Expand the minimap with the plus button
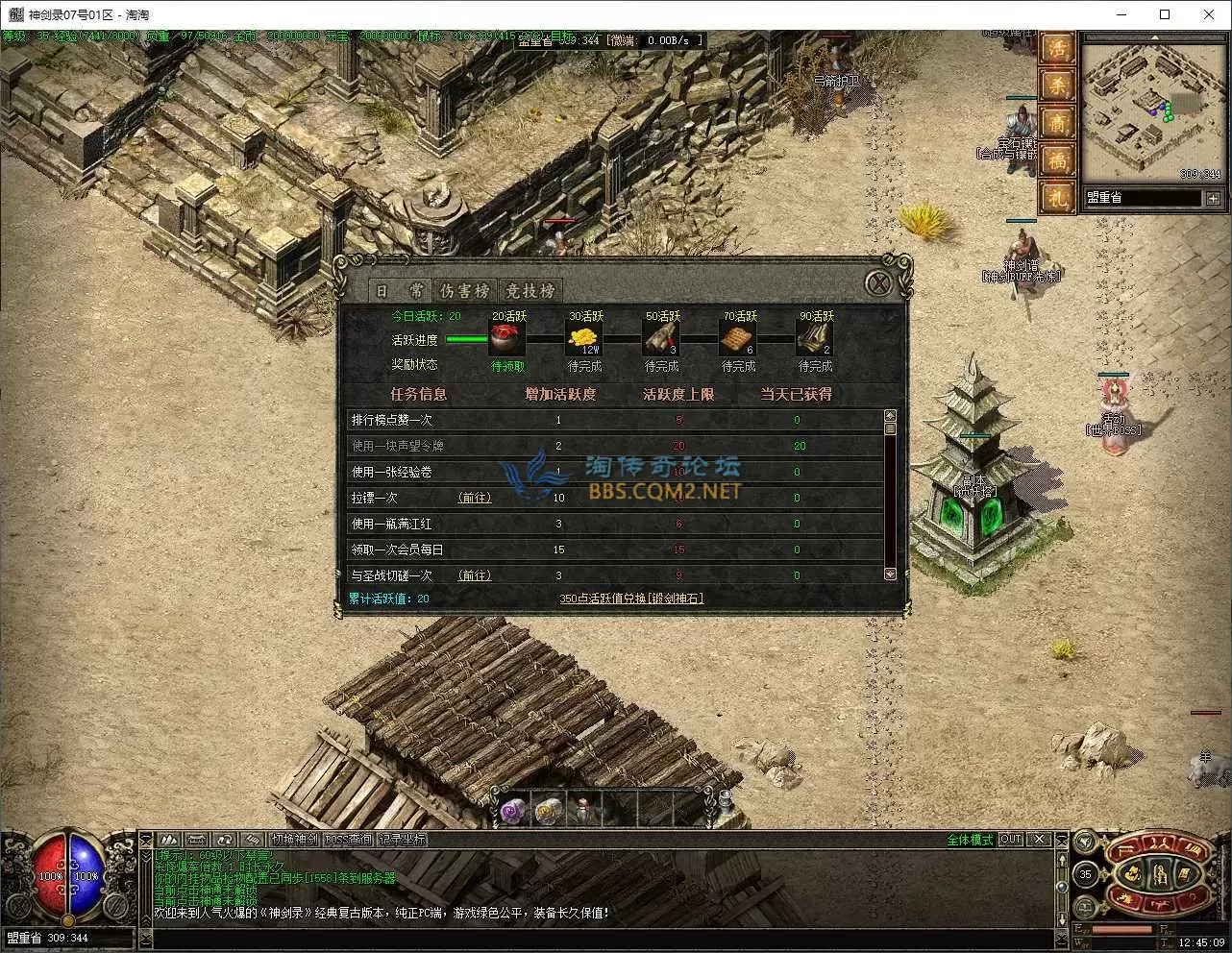The image size is (1232, 953). 1213,198
